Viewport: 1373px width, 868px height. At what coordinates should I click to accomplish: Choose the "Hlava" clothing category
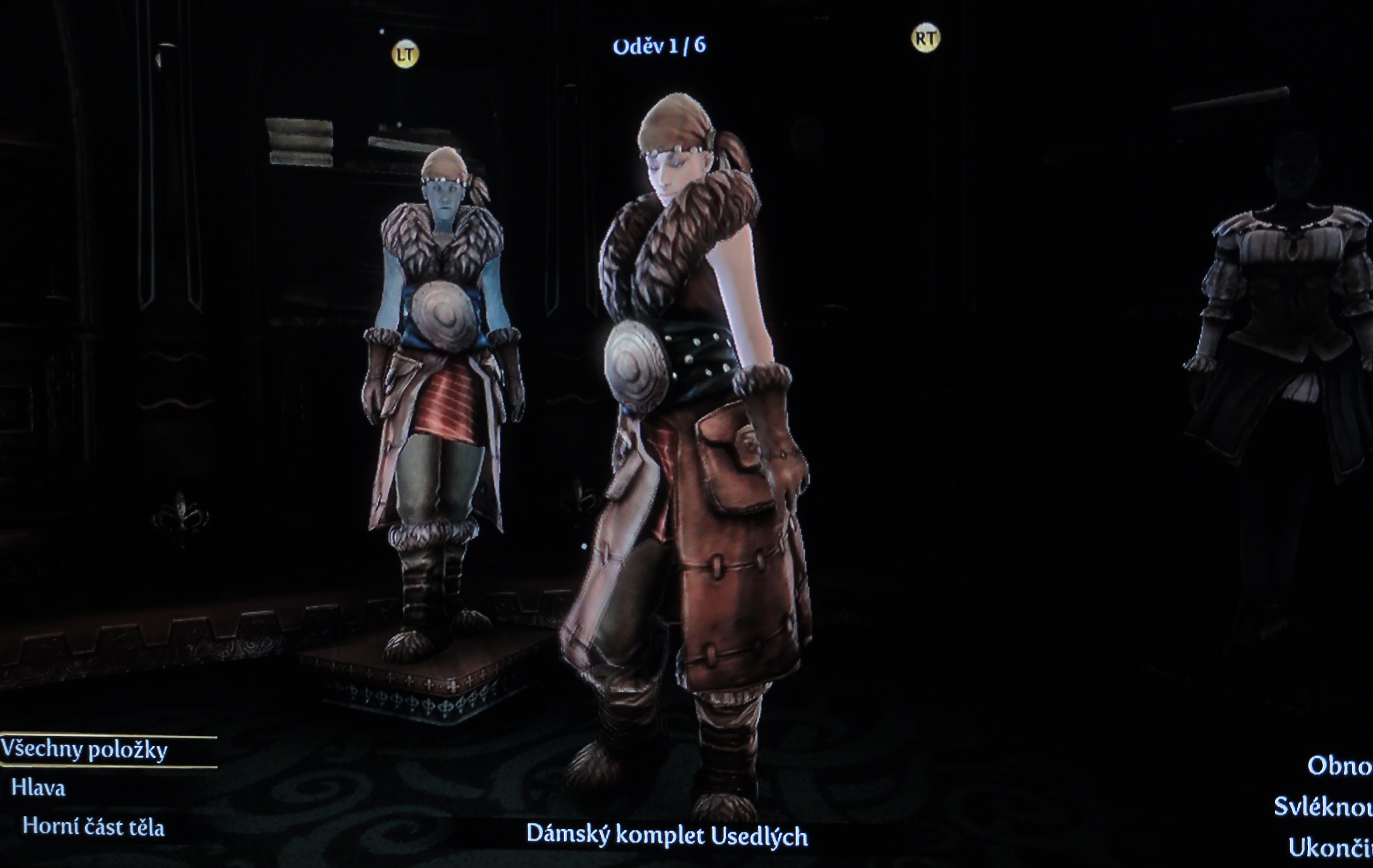[38, 788]
